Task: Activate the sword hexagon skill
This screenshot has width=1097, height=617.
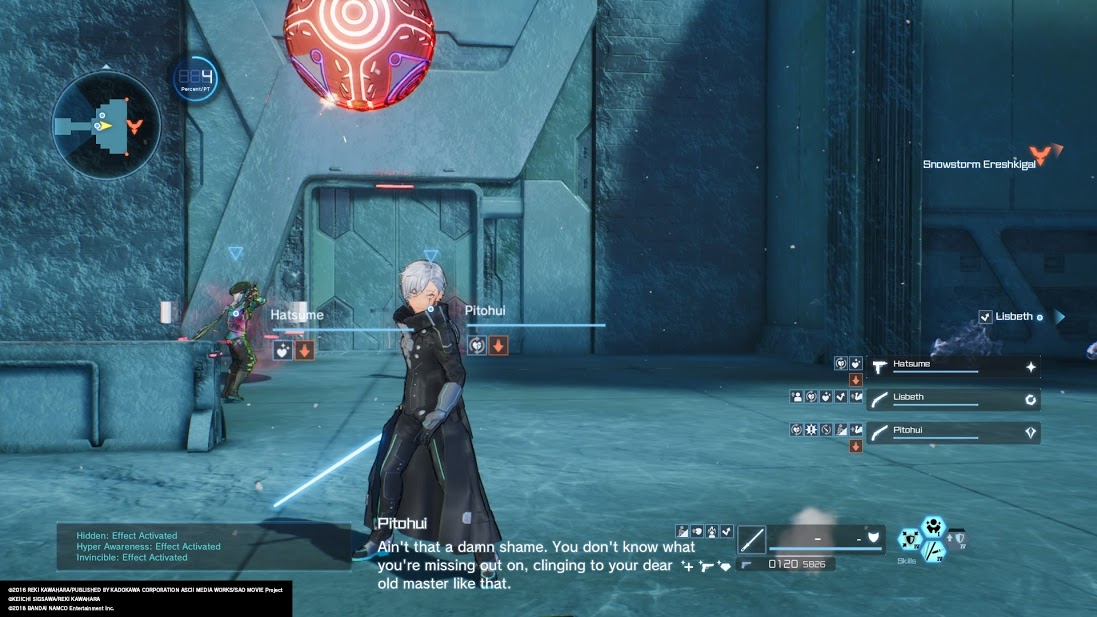Action: pyautogui.click(x=934, y=551)
